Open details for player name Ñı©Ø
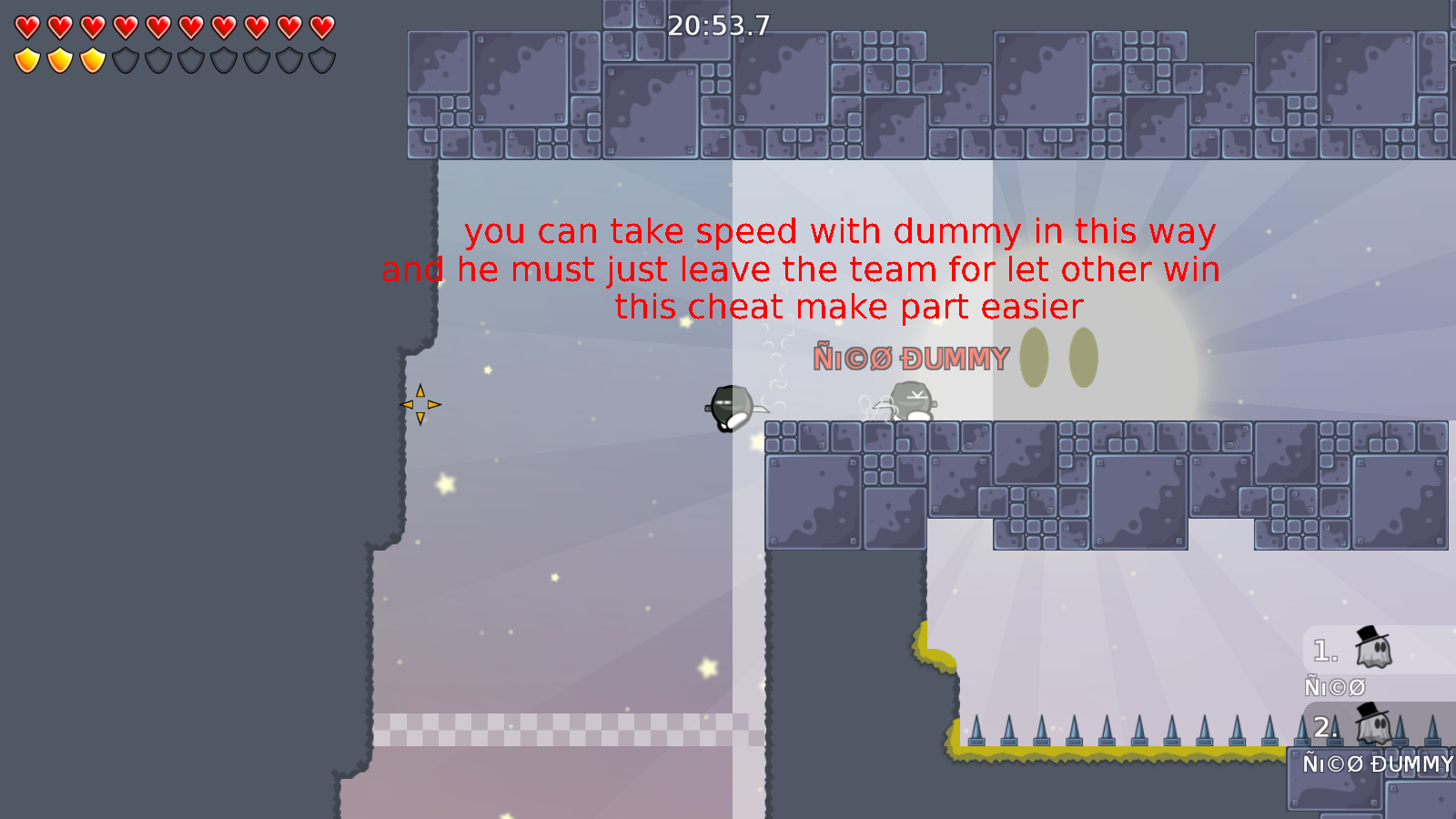Image resolution: width=1456 pixels, height=819 pixels. click(1334, 686)
